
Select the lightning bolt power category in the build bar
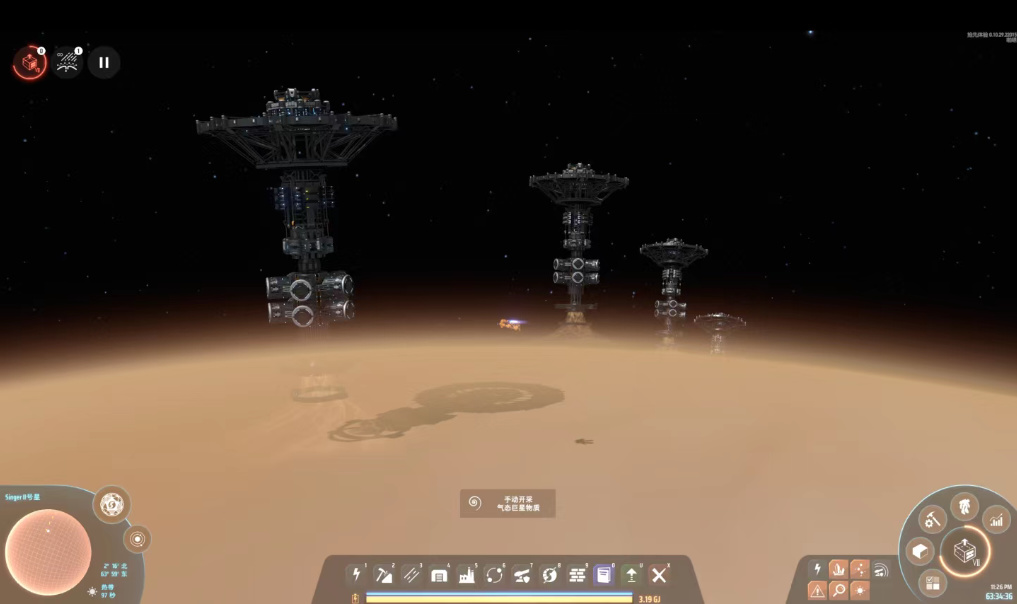tap(355, 574)
